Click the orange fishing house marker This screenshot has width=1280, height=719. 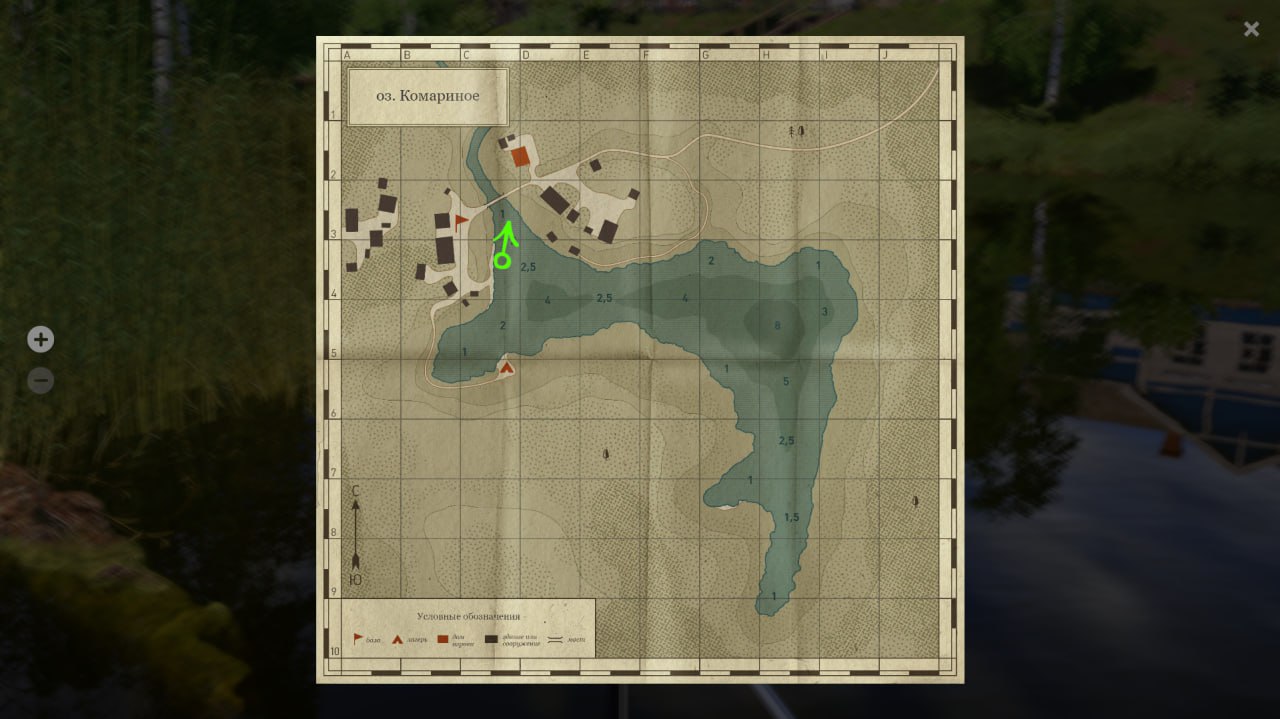coord(520,157)
